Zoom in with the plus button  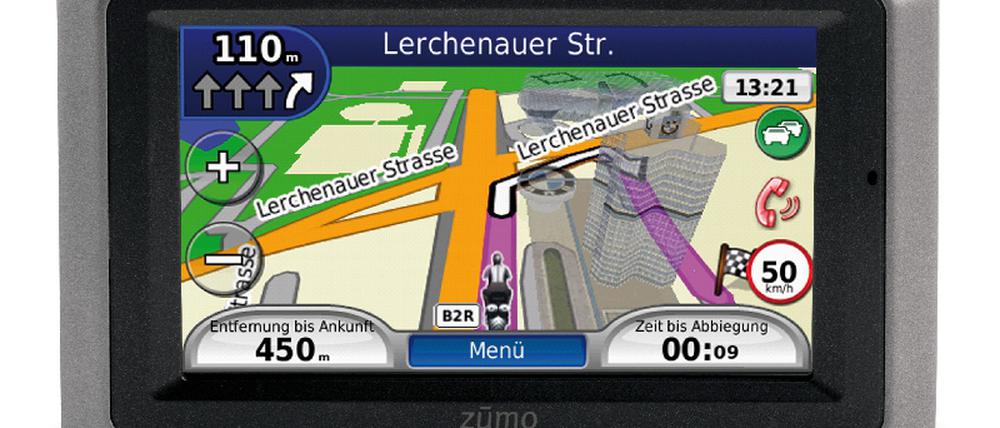tap(221, 167)
